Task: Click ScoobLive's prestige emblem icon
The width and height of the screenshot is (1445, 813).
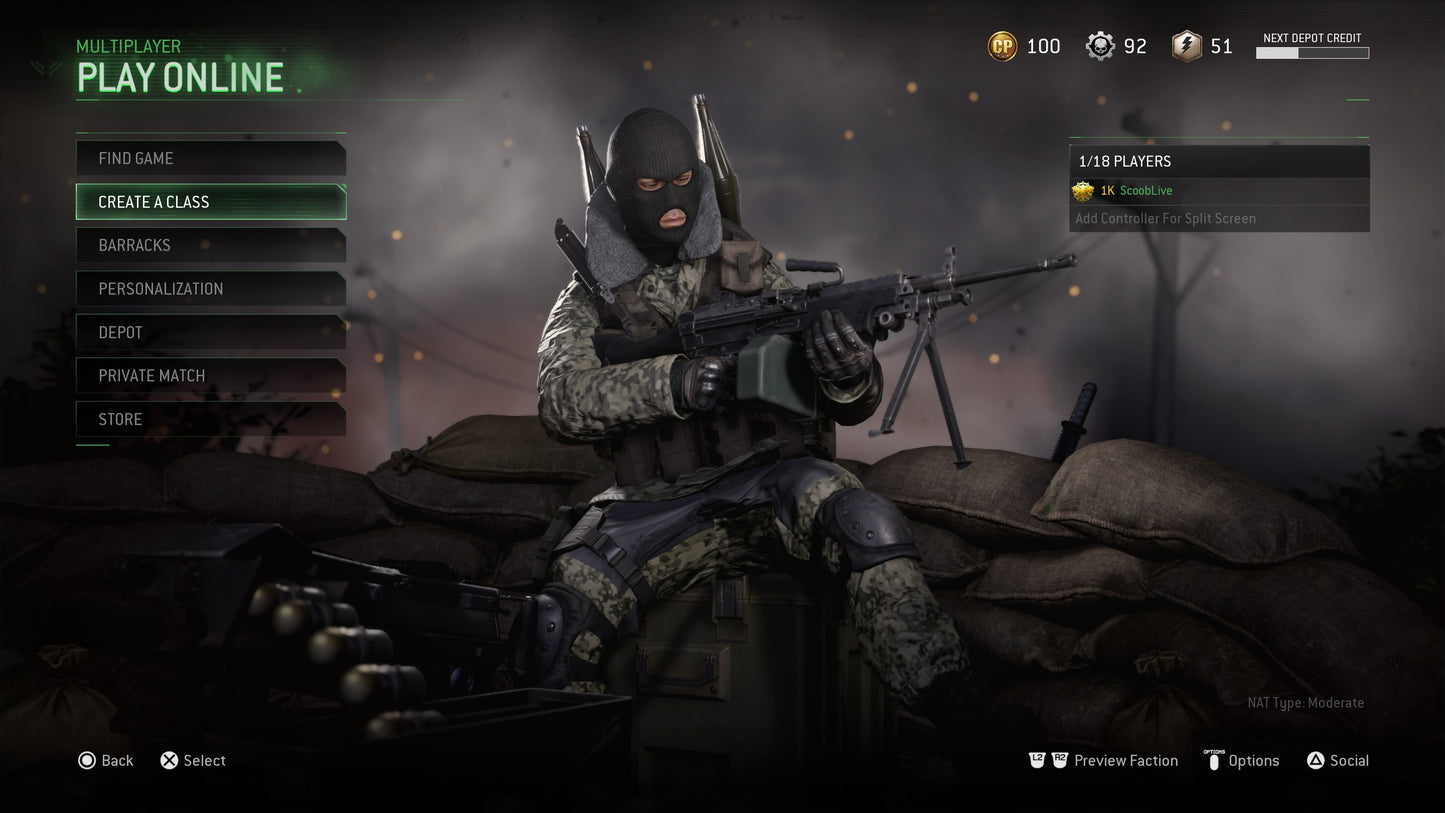Action: click(x=1084, y=191)
